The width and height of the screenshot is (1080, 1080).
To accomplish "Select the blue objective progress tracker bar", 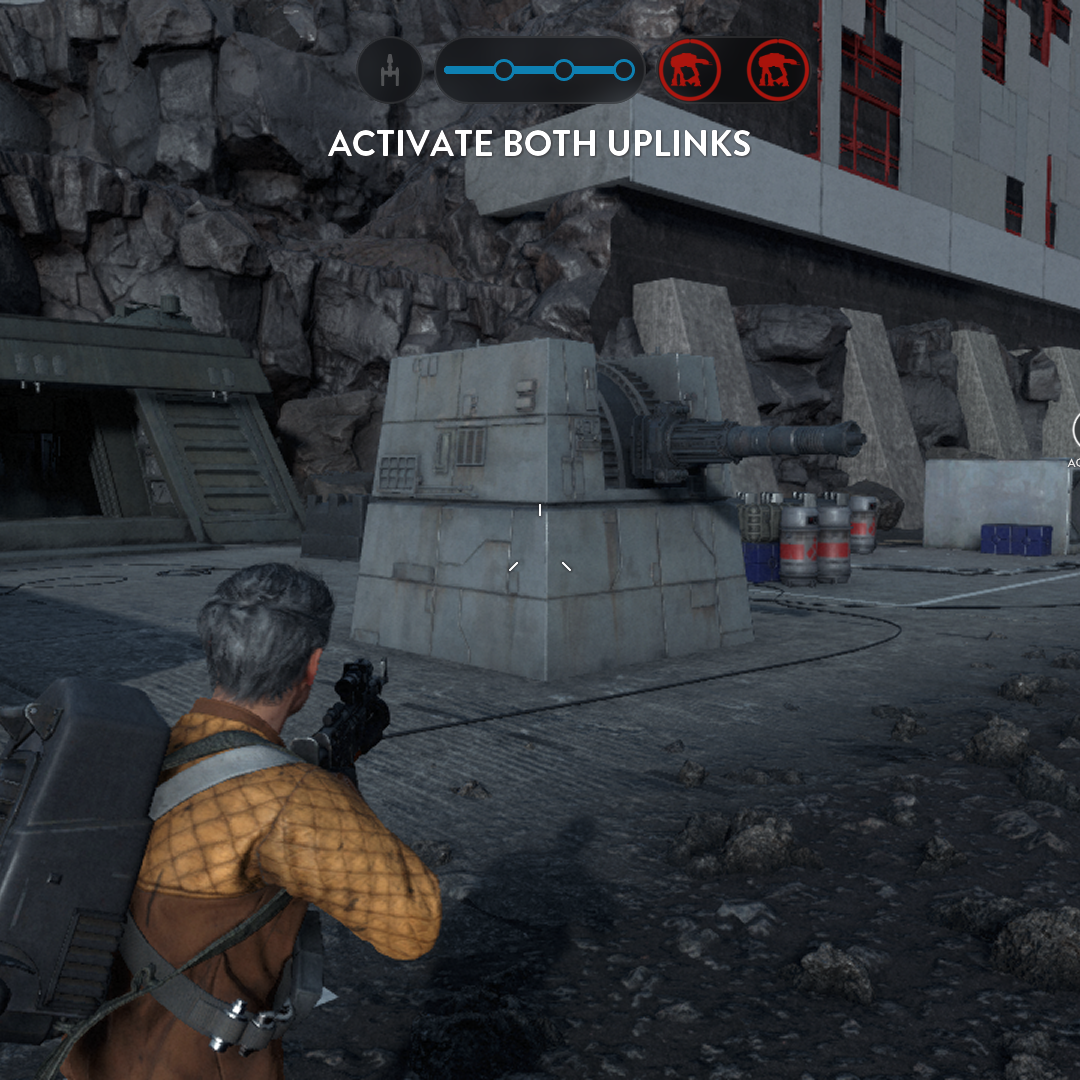I will (540, 70).
